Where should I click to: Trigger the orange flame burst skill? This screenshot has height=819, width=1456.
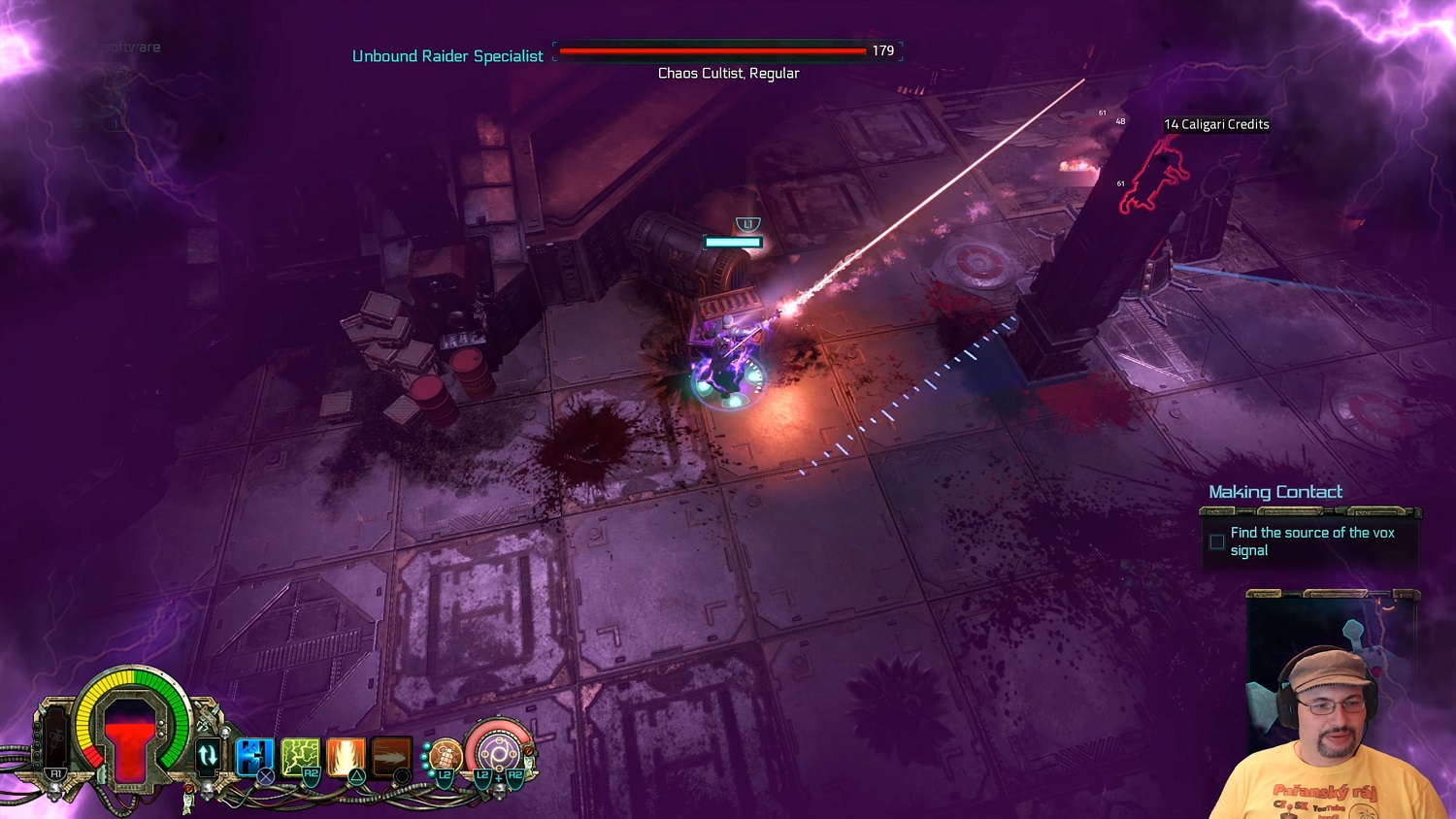[346, 756]
